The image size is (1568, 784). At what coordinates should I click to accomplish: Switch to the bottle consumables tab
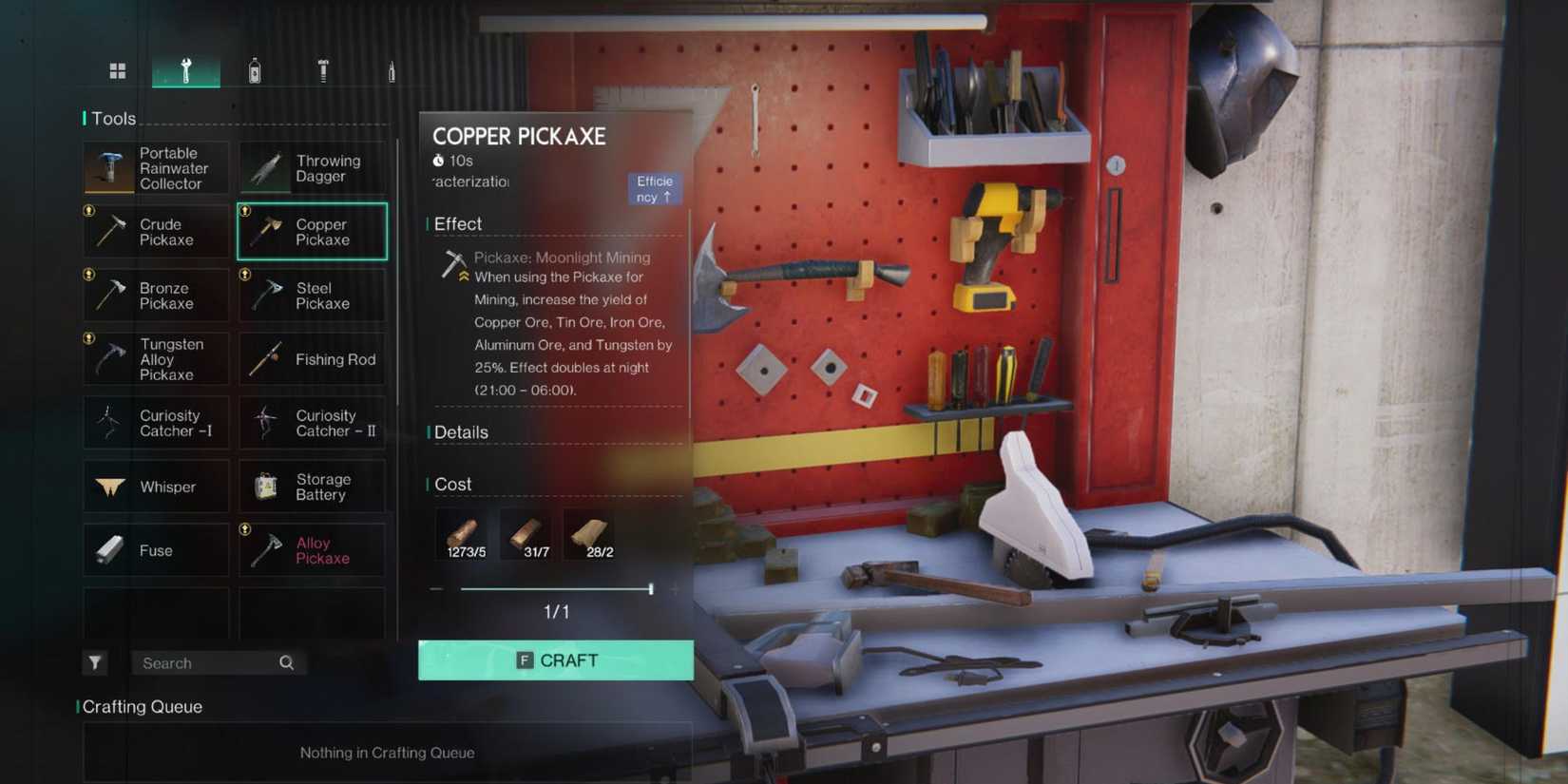click(x=255, y=70)
